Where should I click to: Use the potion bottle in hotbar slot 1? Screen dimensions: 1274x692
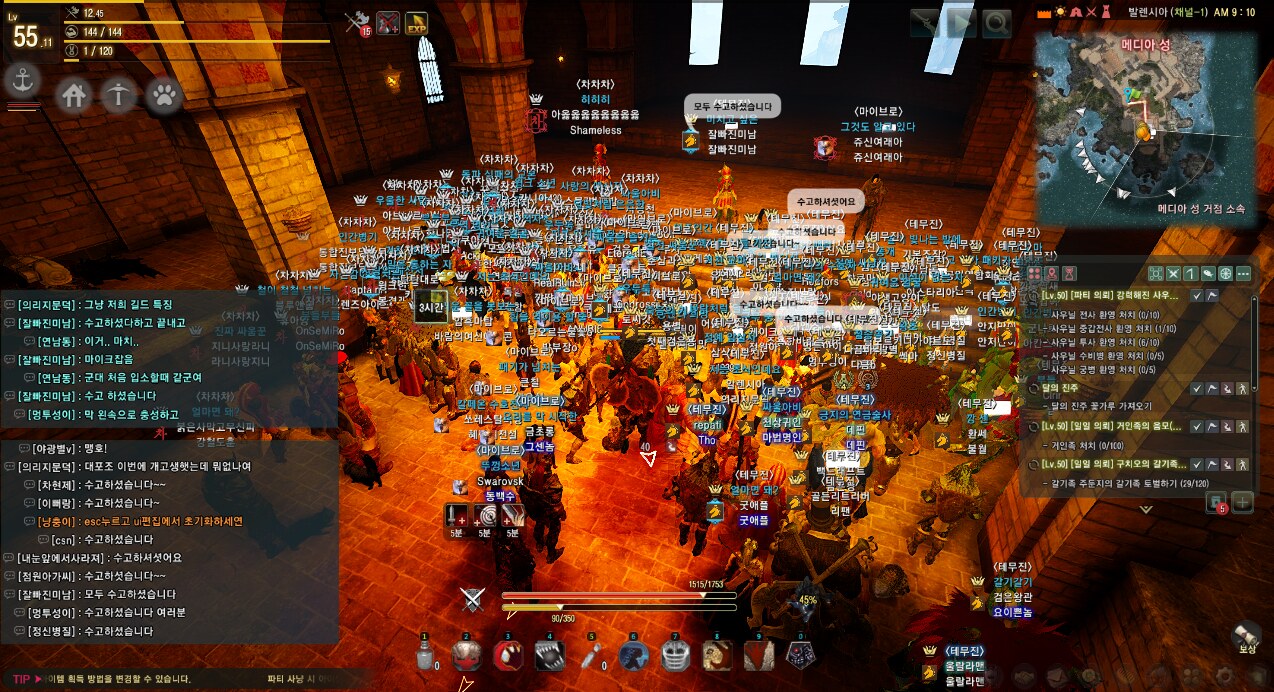tap(424, 656)
